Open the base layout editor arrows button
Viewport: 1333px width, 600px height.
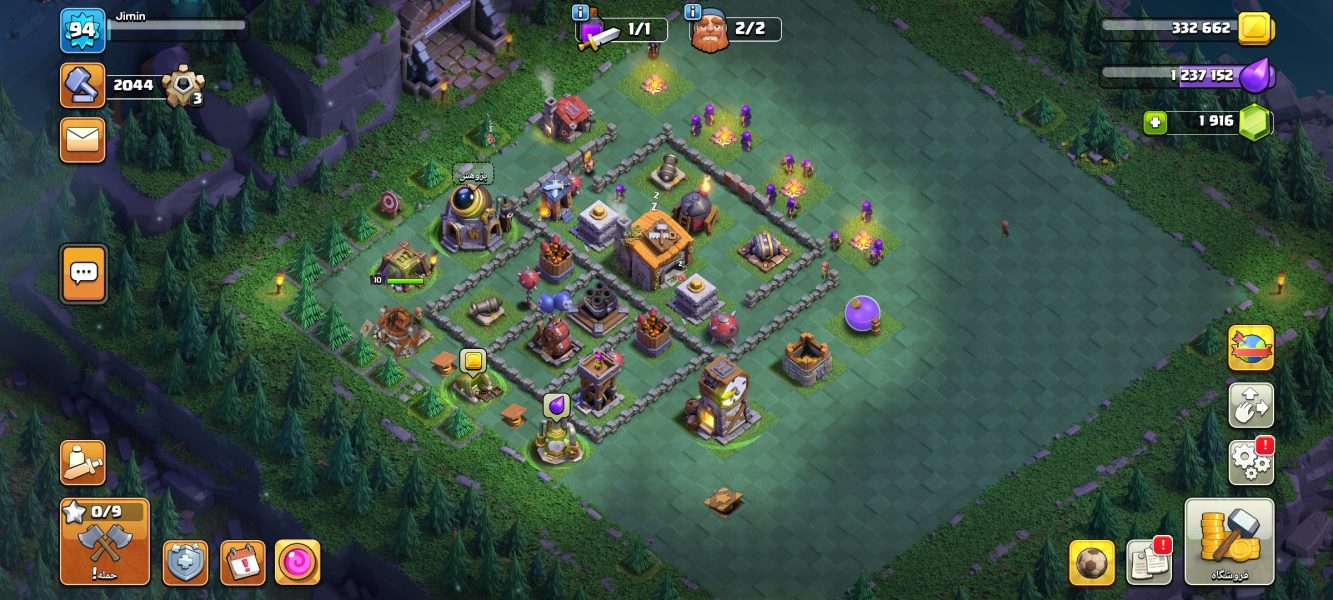tap(1250, 405)
